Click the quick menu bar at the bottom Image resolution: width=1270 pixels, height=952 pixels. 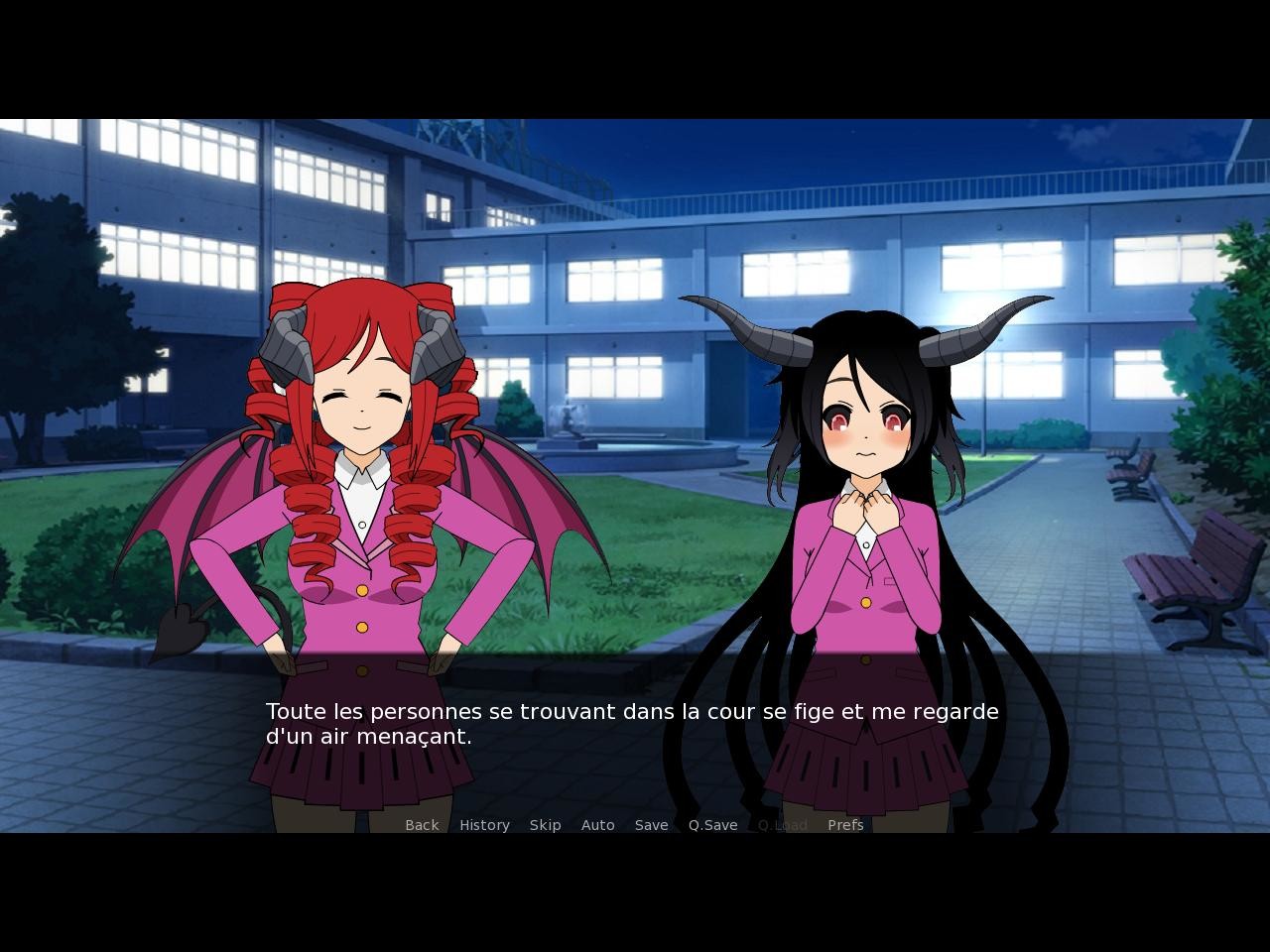pos(635,824)
